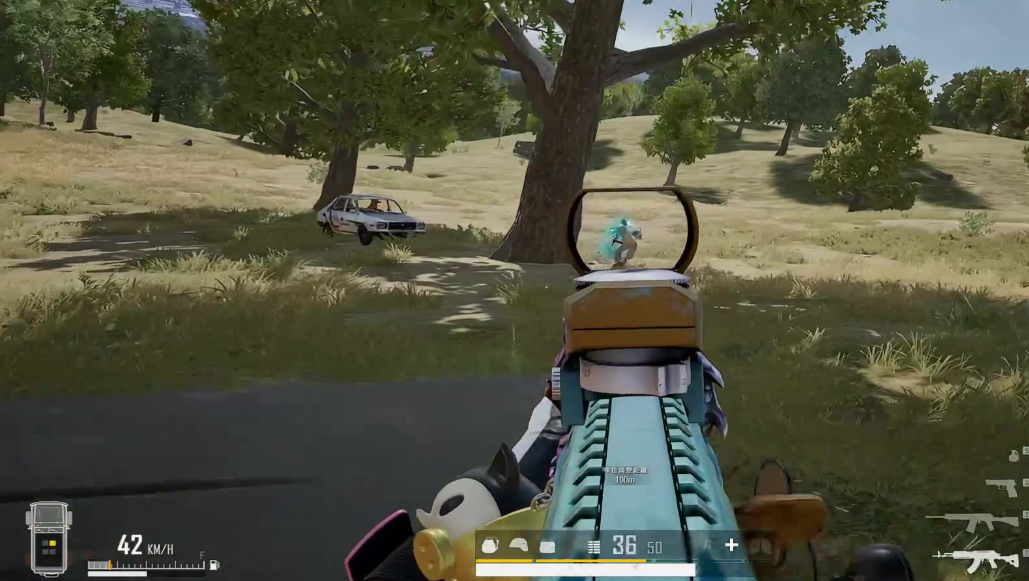Screen dimensions: 1029x581
Task: Select the armor vest equipment icon
Action: 547,546
